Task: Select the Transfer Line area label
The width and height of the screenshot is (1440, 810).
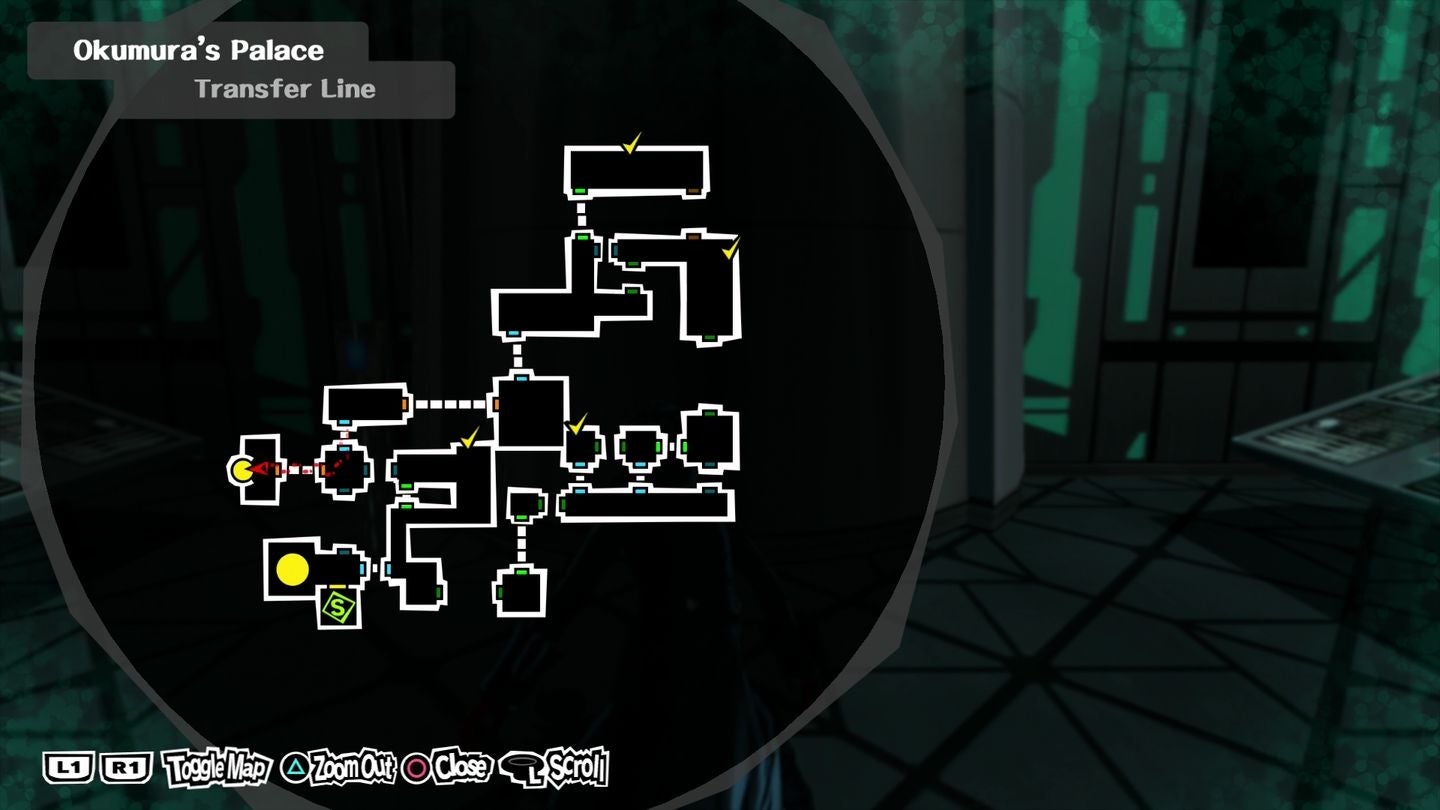Action: [285, 88]
